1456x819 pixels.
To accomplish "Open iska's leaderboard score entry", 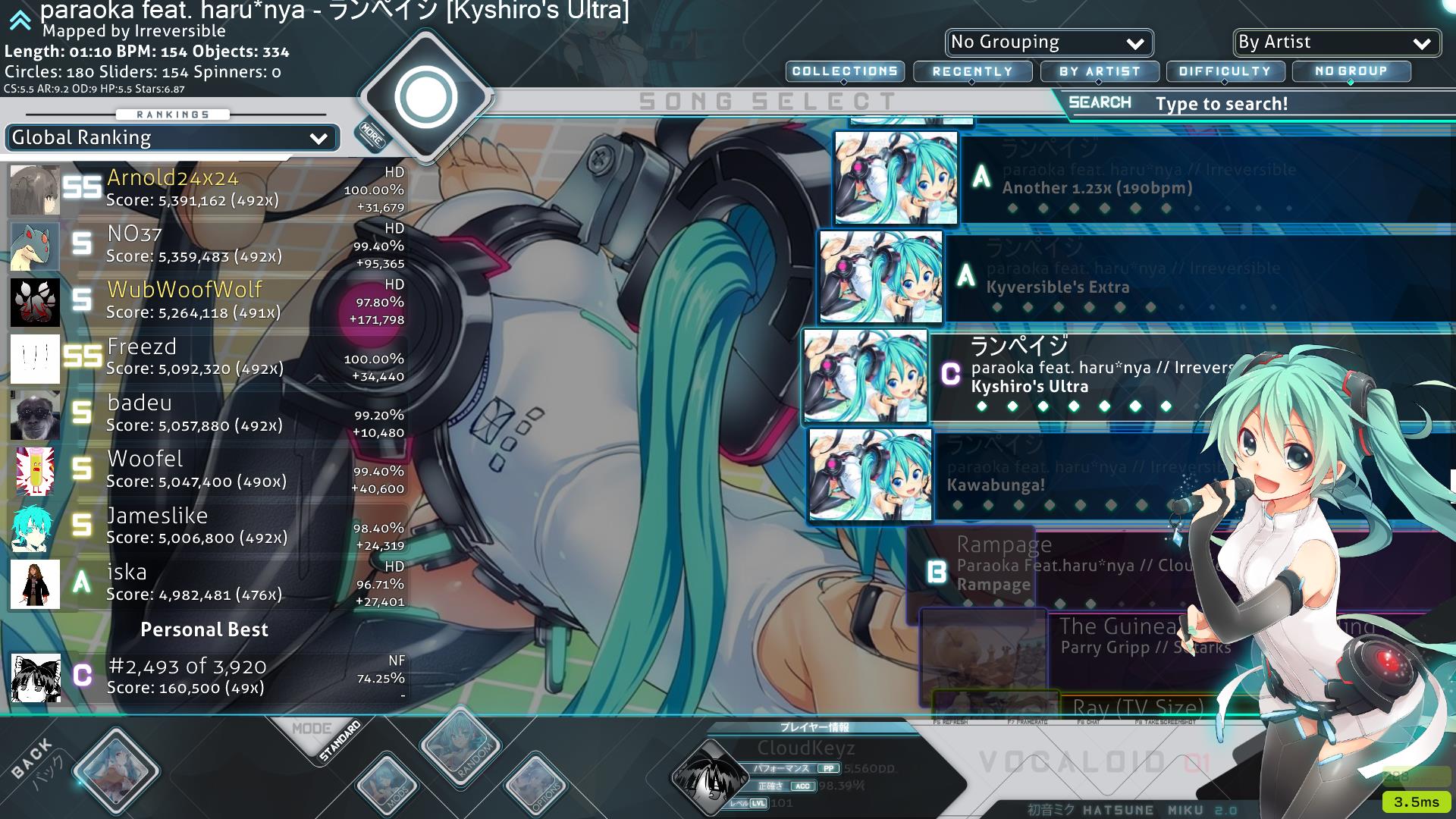I will click(205, 583).
